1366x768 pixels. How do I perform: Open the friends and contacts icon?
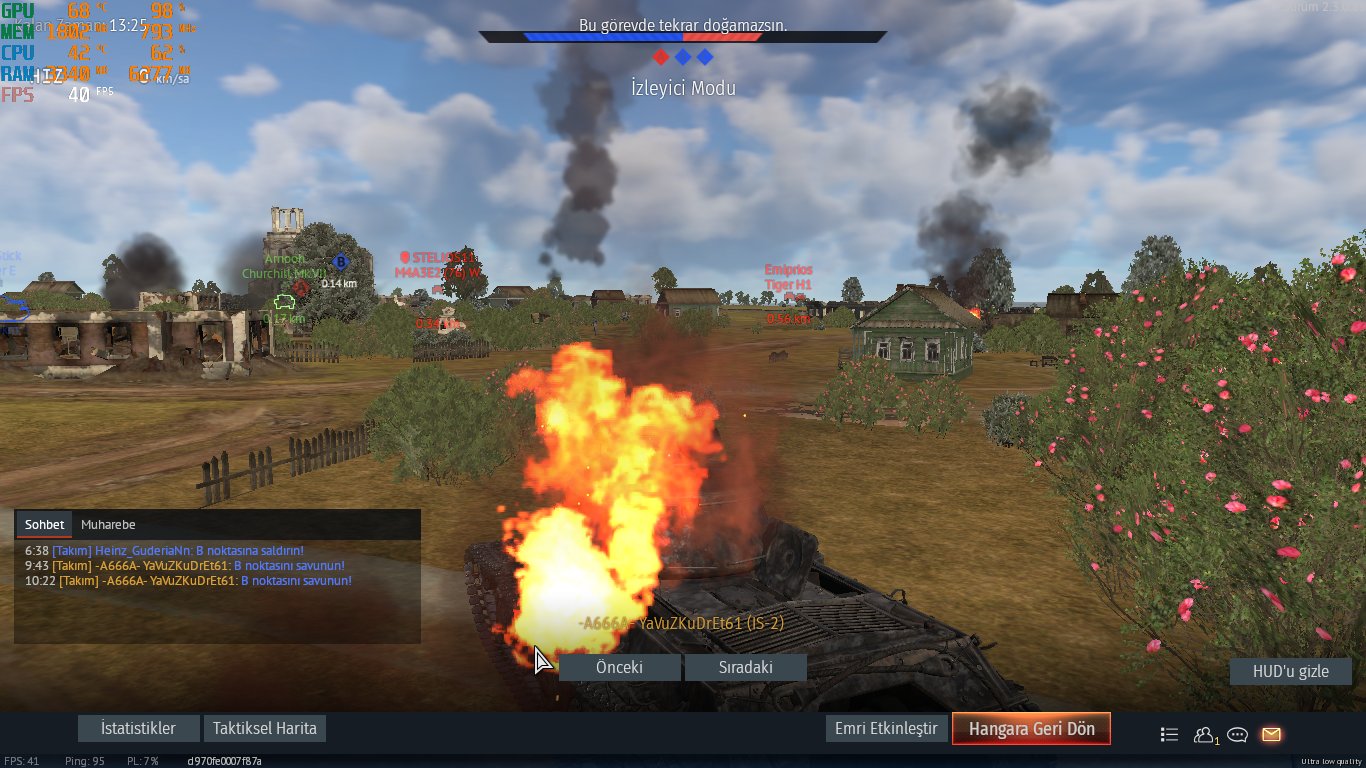(x=1204, y=734)
